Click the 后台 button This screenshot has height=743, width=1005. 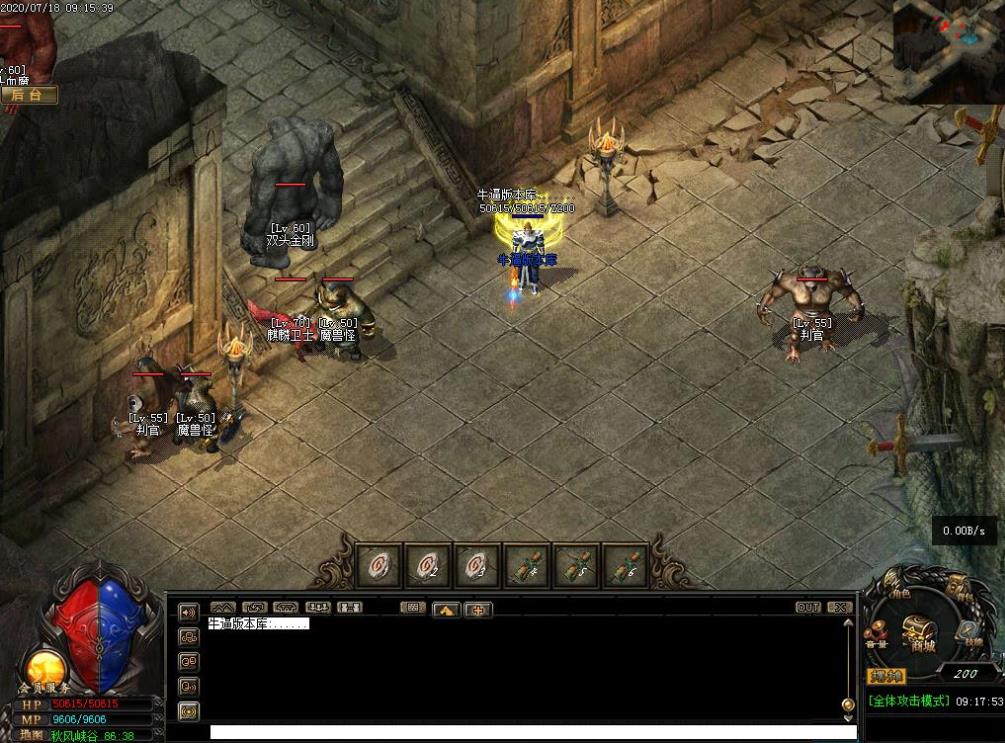tap(29, 95)
